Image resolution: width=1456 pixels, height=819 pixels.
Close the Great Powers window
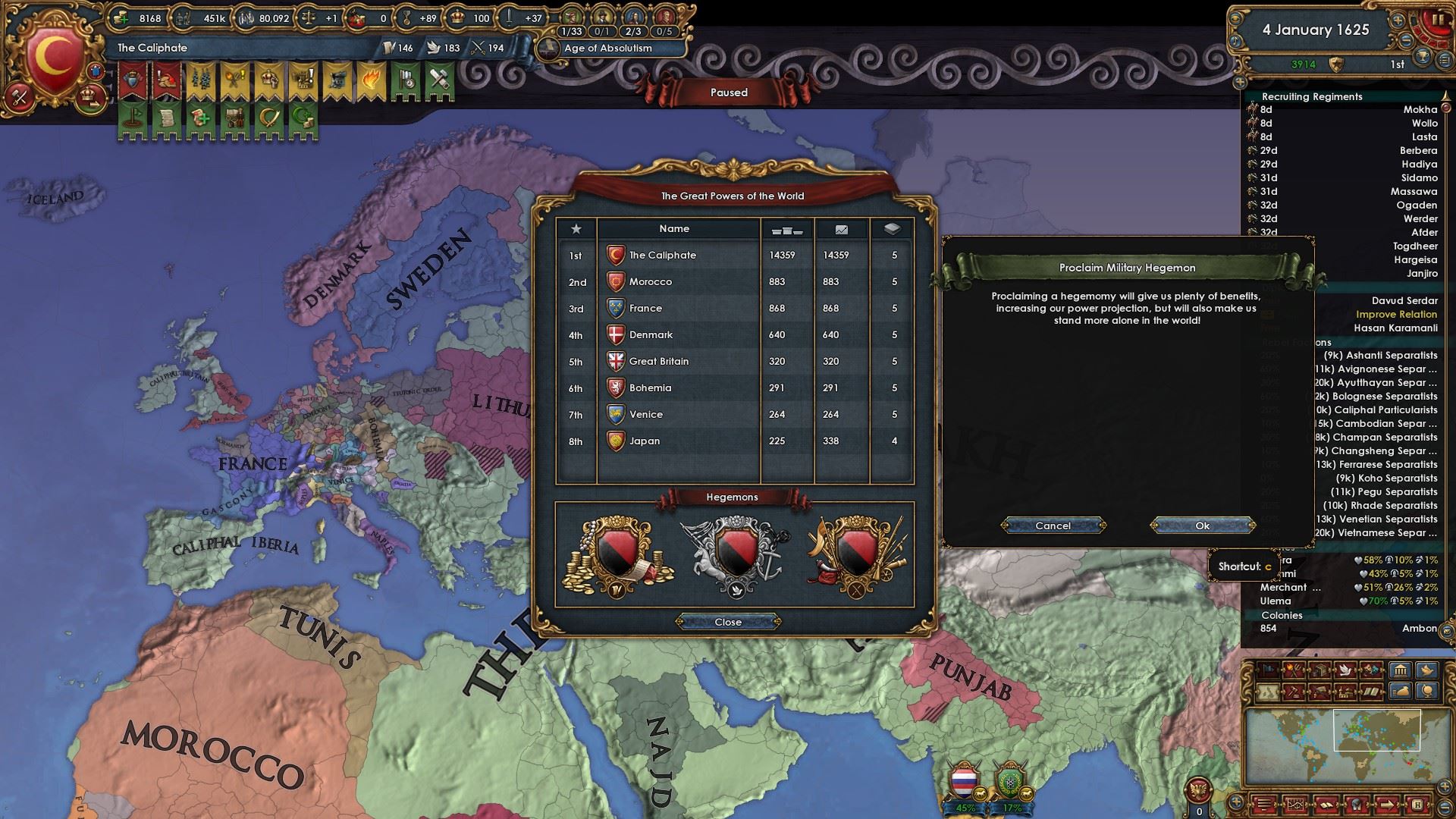pos(728,622)
